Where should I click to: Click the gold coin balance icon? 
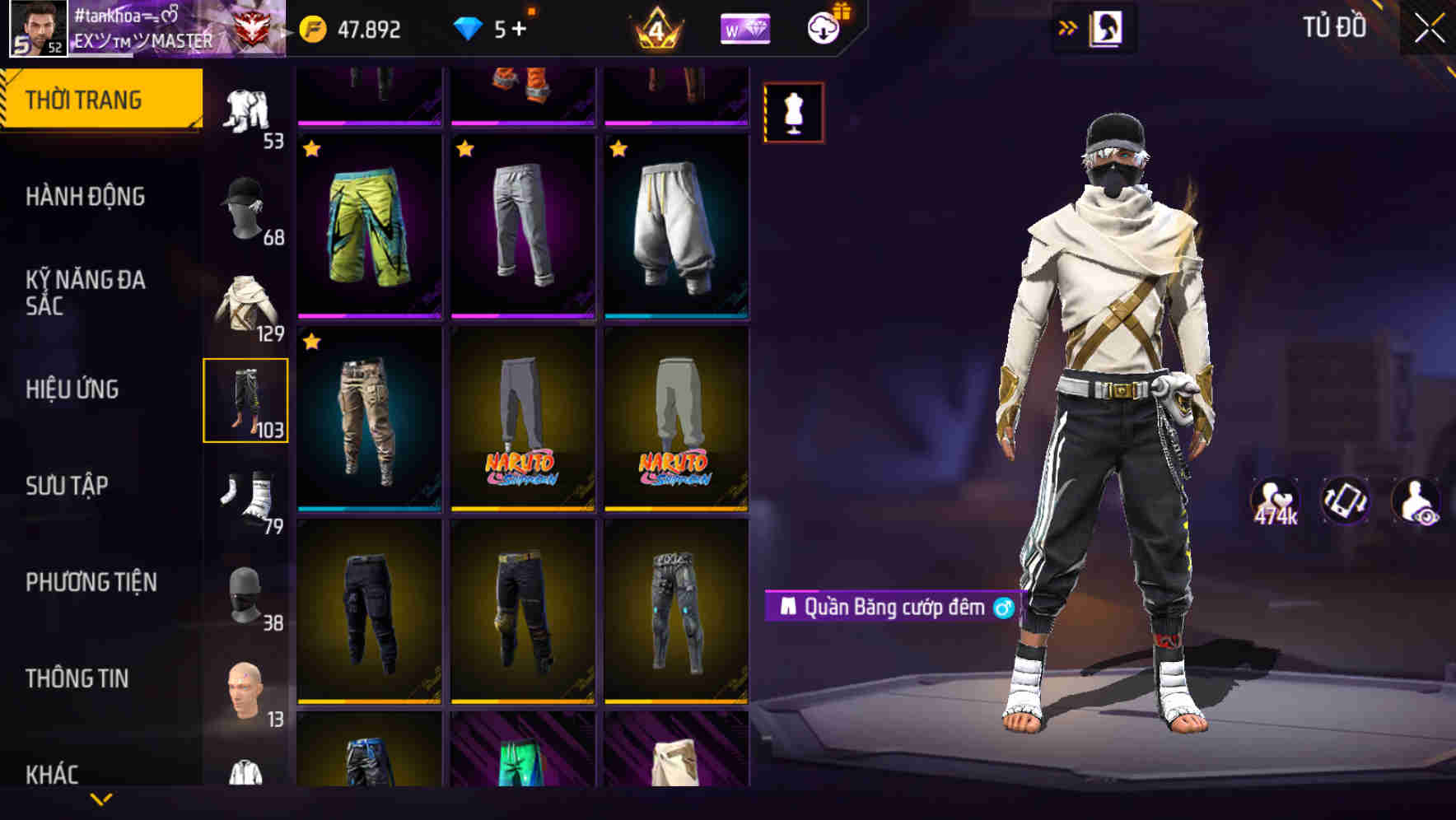point(311,27)
